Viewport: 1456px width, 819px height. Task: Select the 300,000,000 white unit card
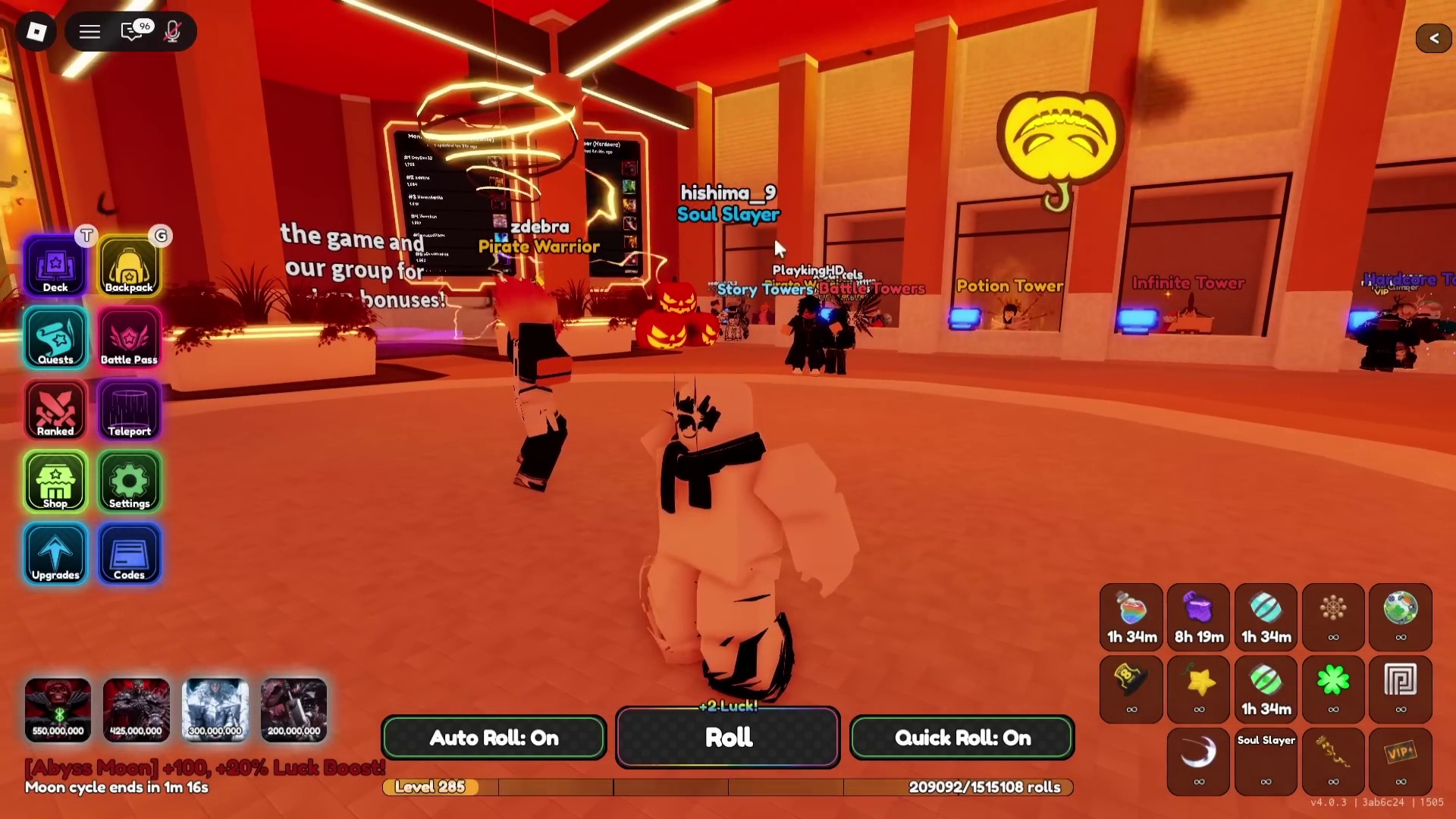[215, 710]
